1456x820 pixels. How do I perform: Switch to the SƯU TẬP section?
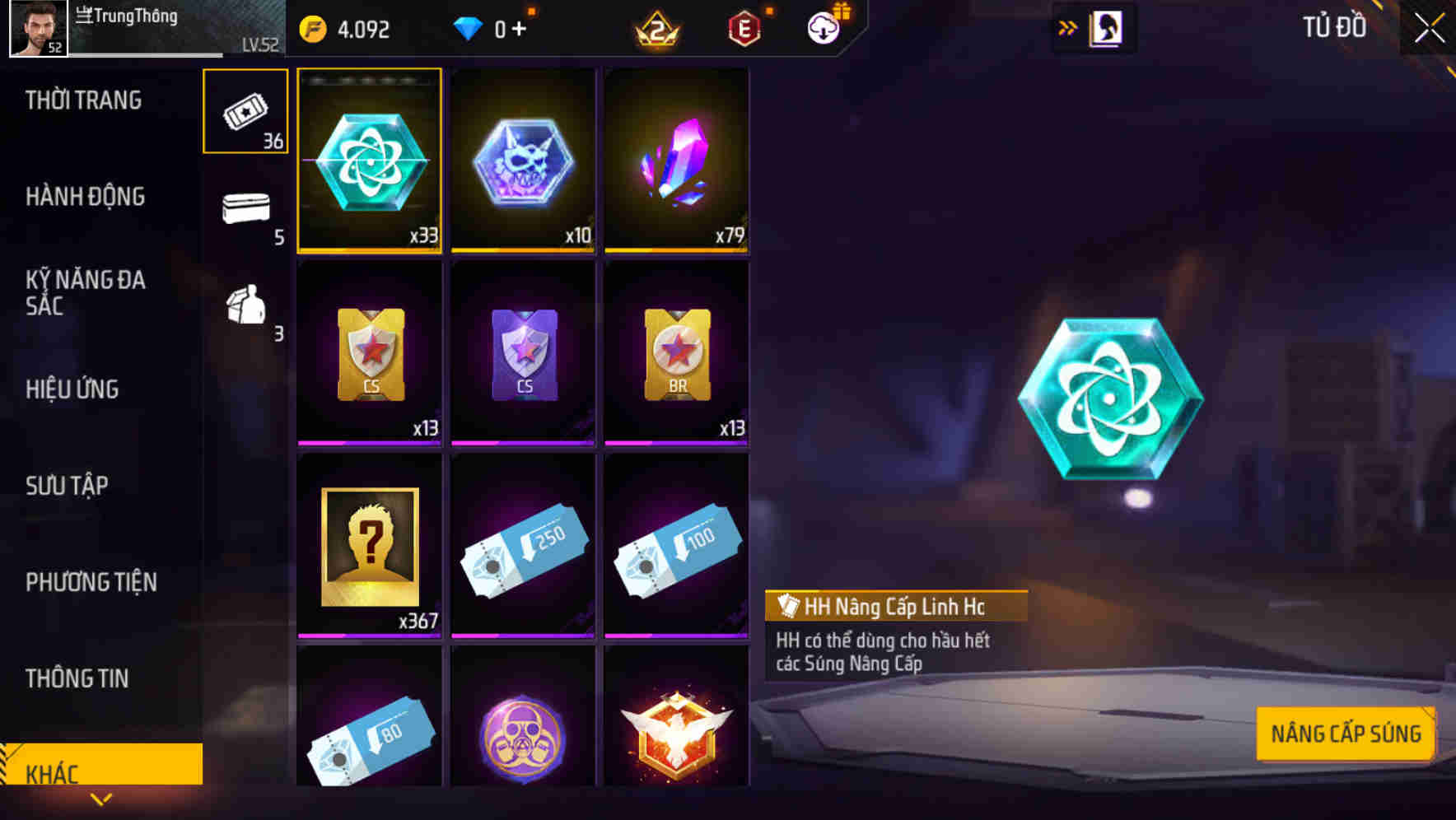click(66, 486)
